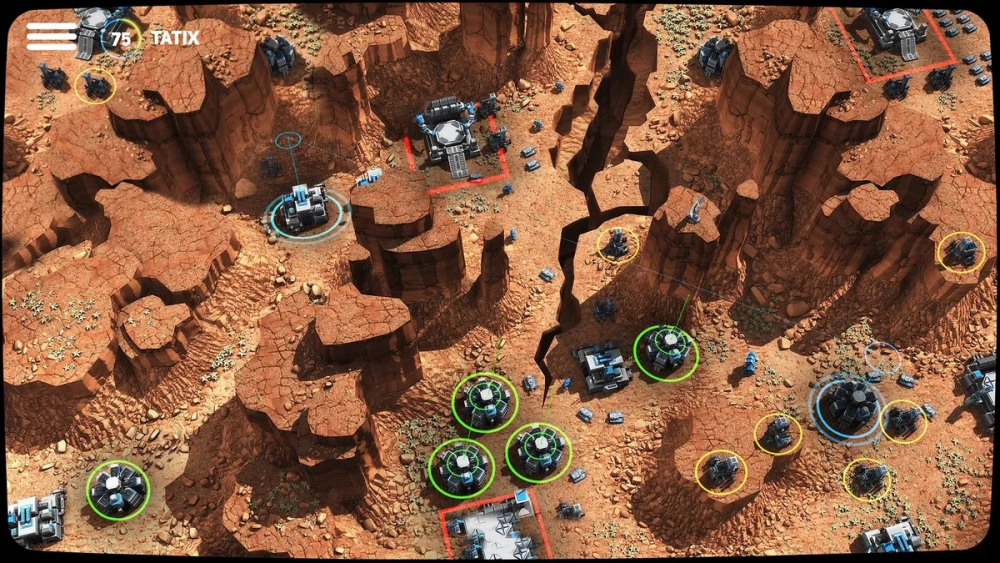The width and height of the screenshot is (1000, 563).
Task: Select the blue-ringed white building with waypoint beacon
Action: [x=304, y=211]
